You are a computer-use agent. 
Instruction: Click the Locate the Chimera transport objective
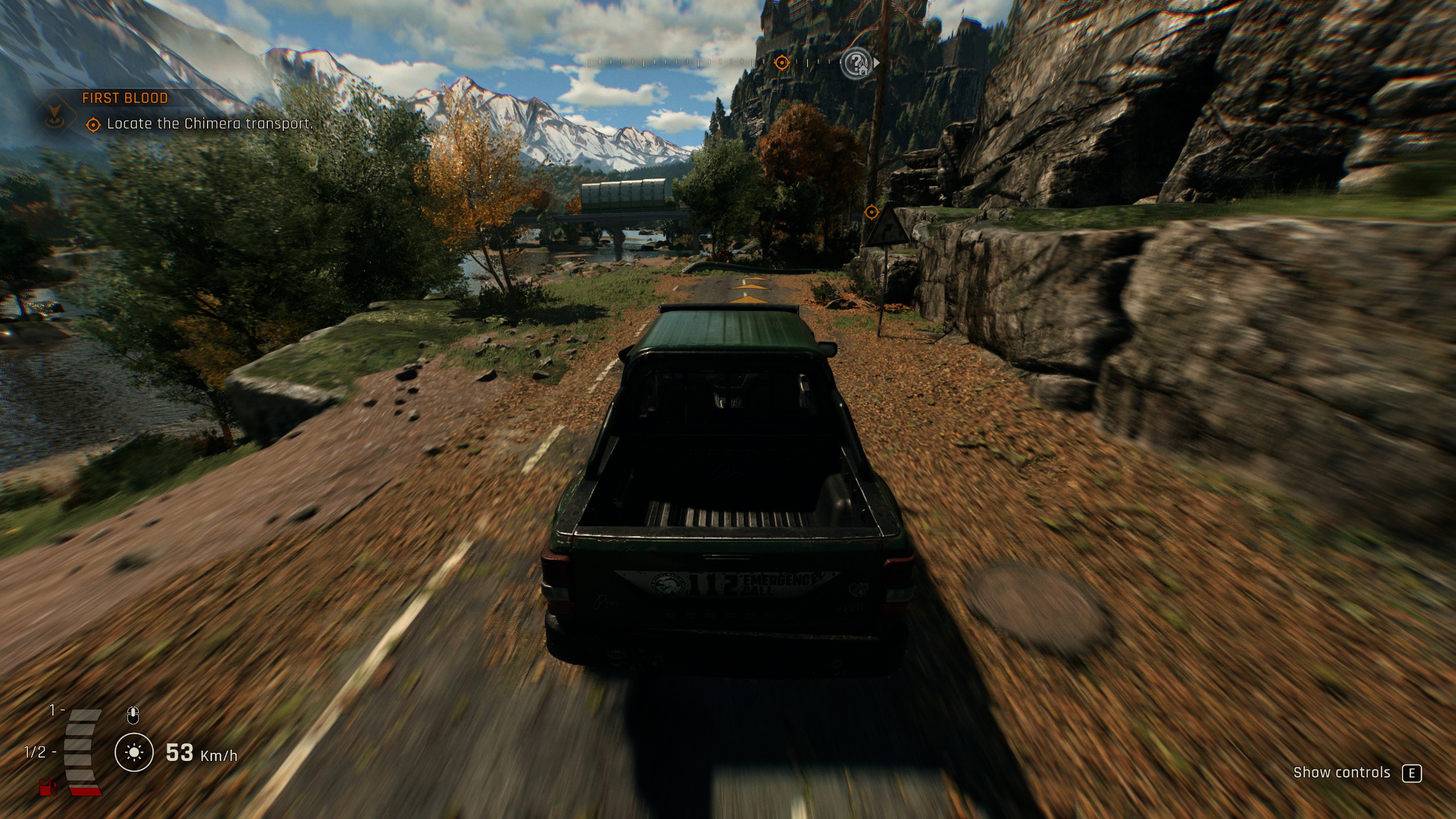coord(209,124)
